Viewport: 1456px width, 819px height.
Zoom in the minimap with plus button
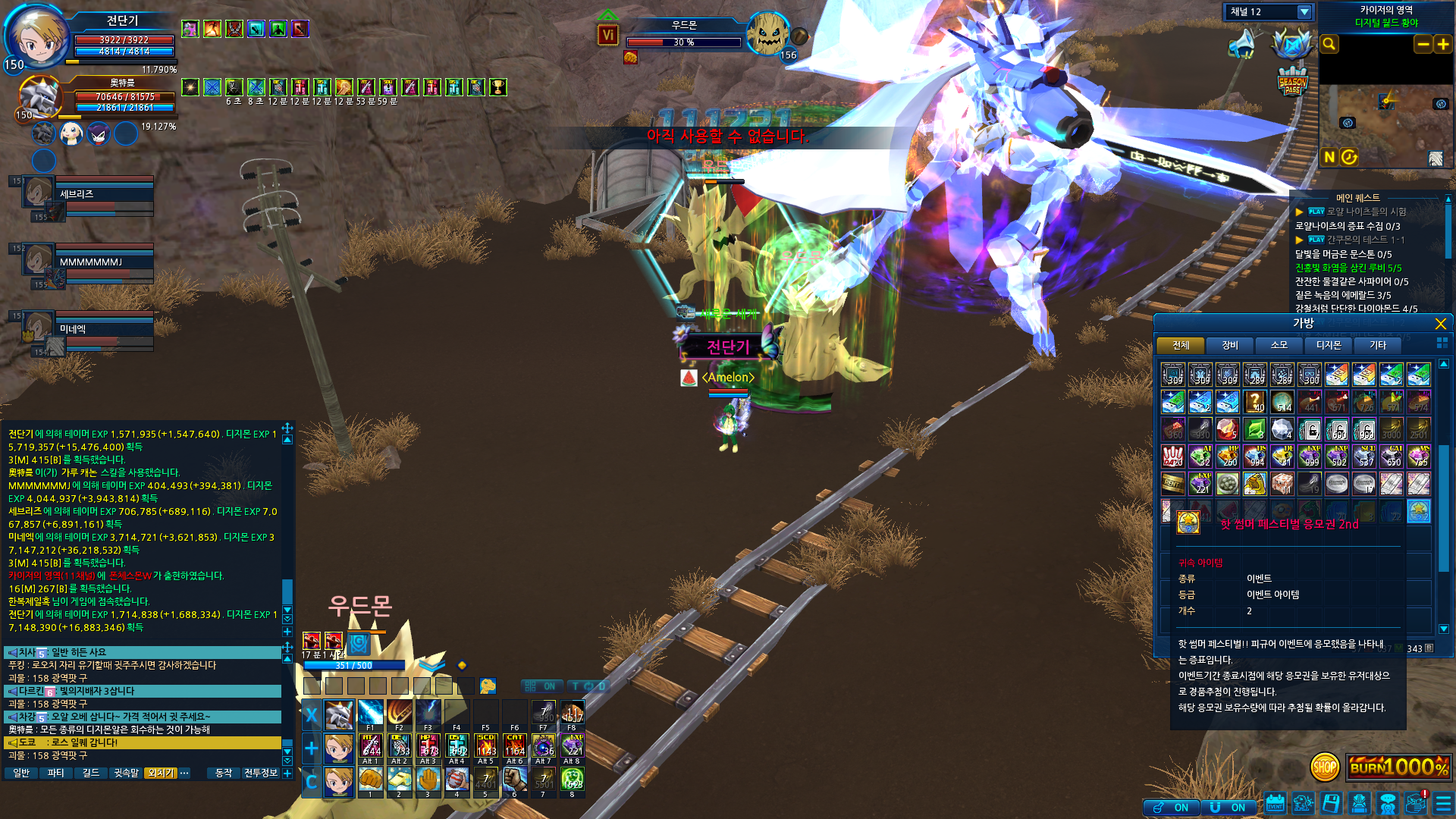(x=1443, y=44)
